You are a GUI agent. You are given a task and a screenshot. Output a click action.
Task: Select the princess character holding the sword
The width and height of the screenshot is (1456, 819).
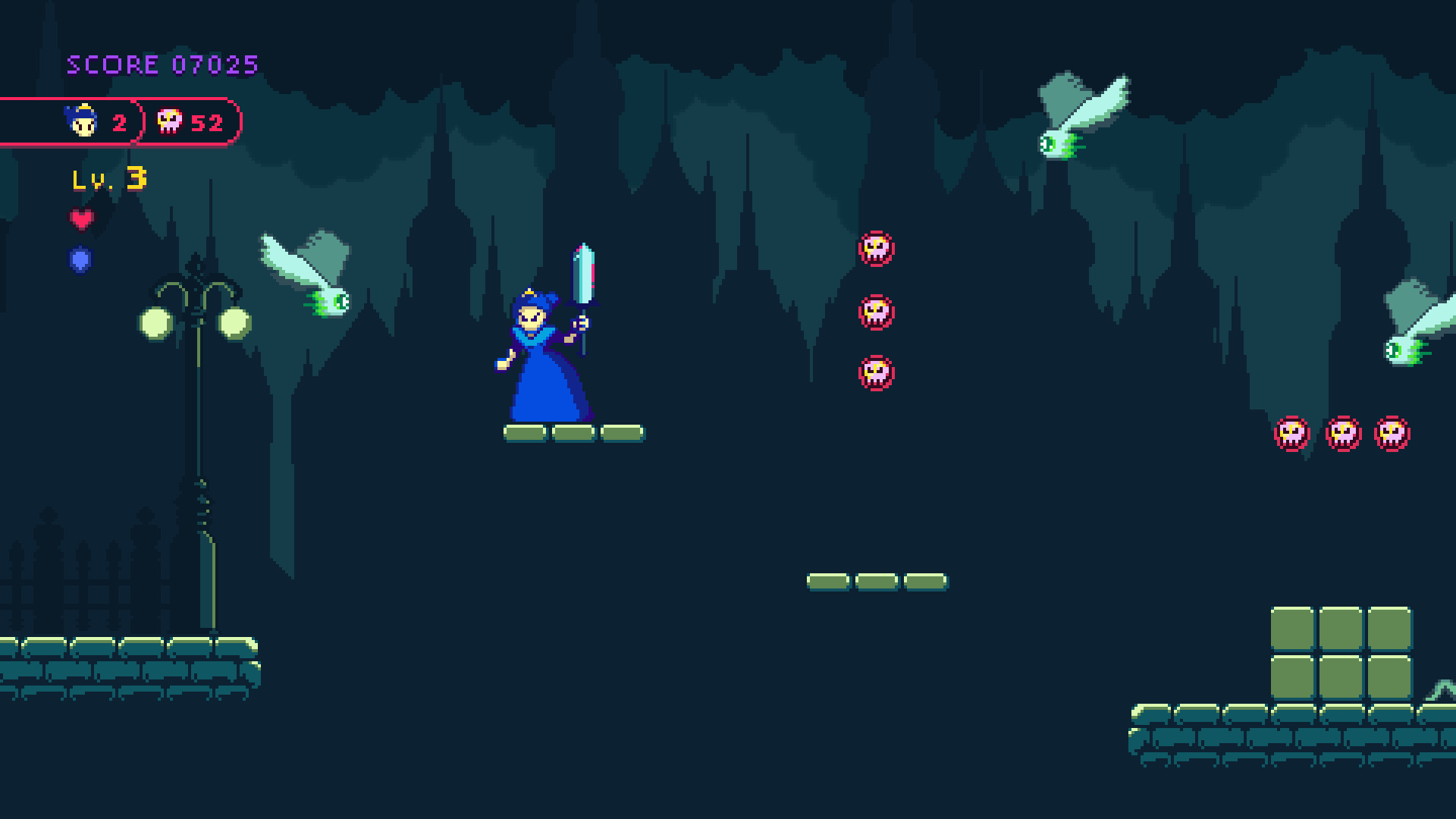pyautogui.click(x=542, y=349)
